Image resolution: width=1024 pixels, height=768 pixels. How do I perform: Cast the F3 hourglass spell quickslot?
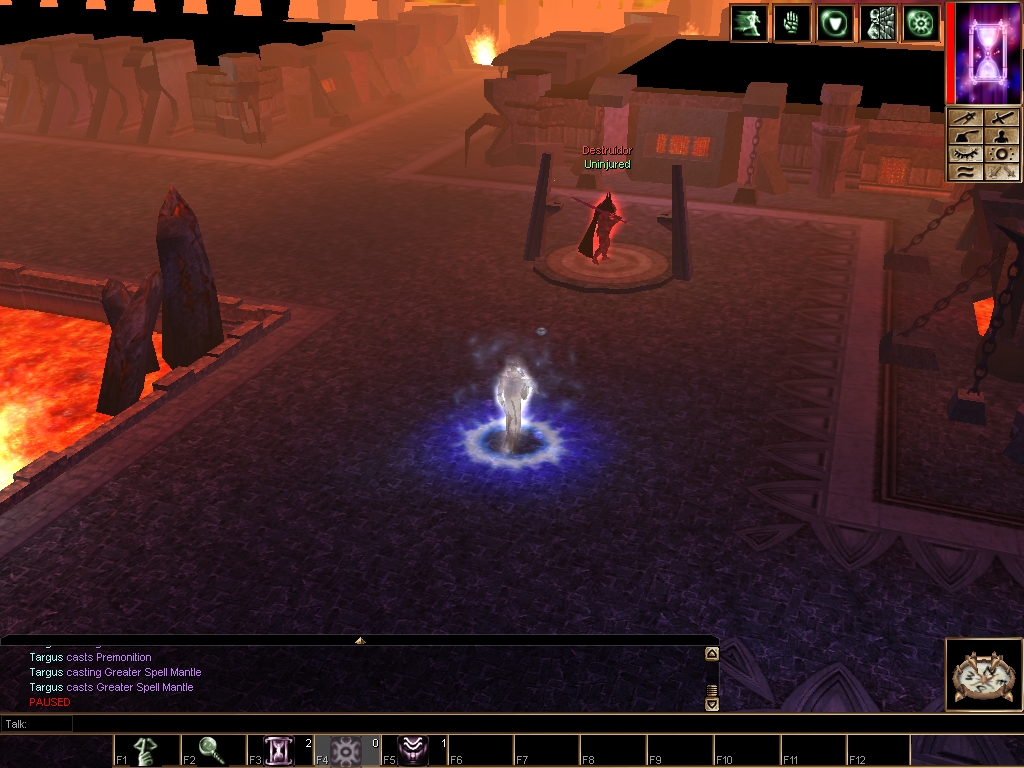[x=280, y=750]
